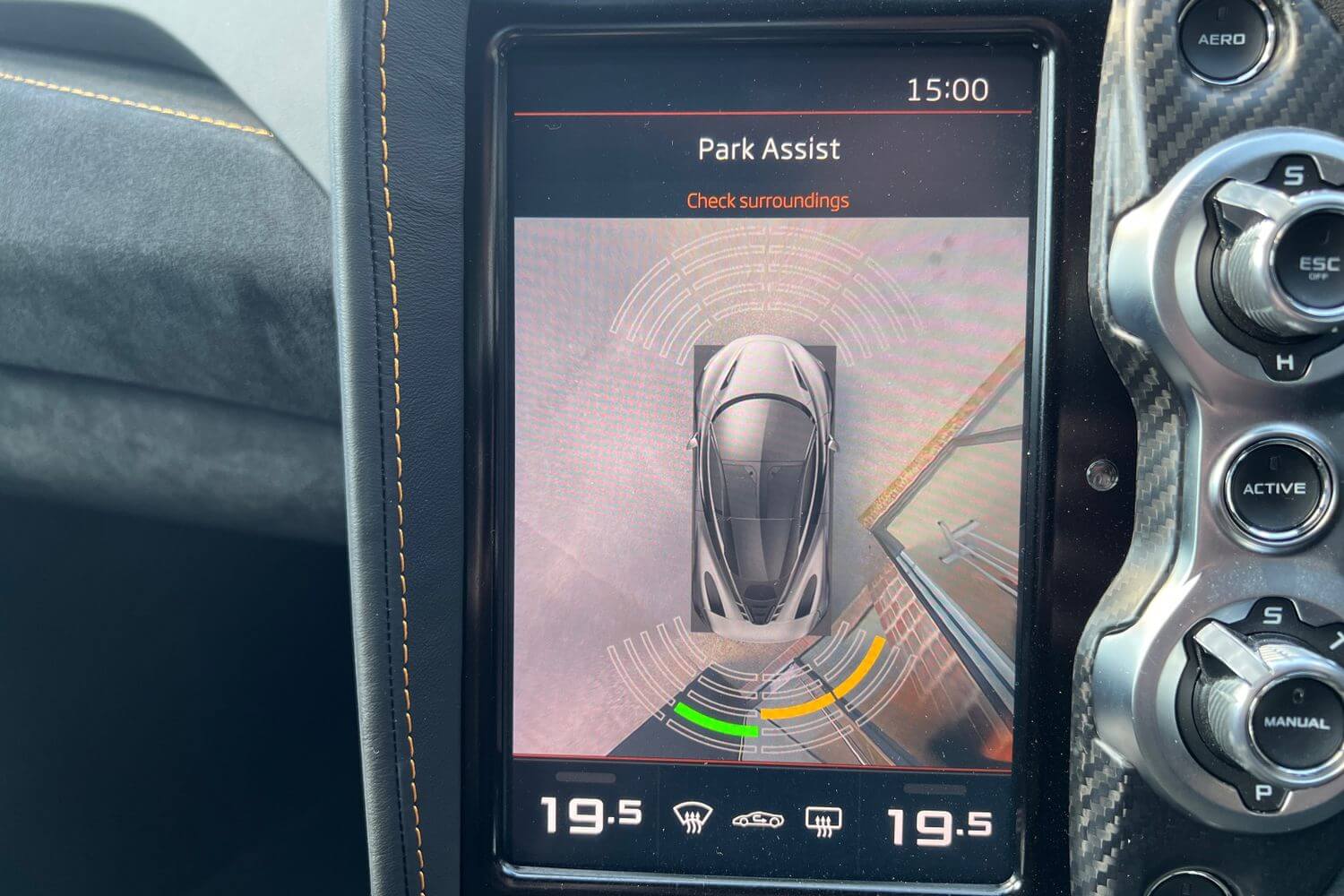
Task: Tap the top-down car graphic
Action: [x=766, y=484]
